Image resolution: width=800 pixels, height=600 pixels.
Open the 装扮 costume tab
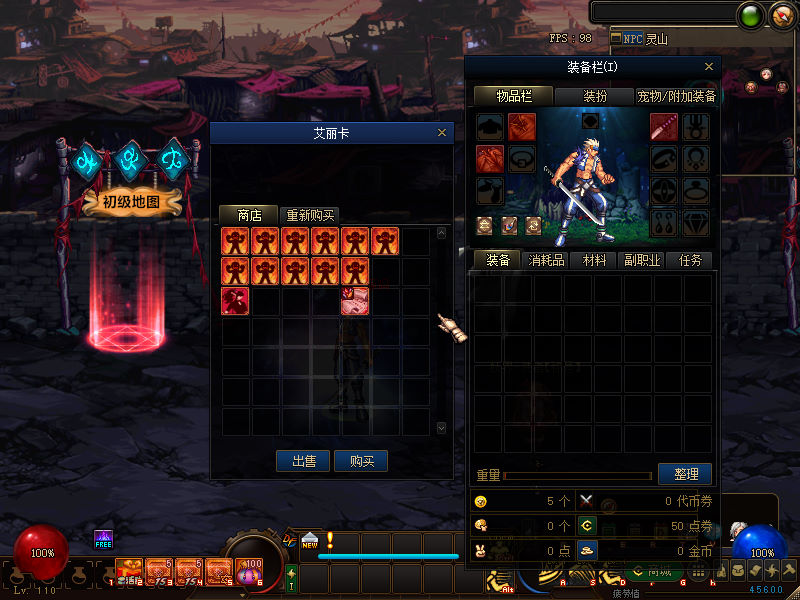click(594, 96)
